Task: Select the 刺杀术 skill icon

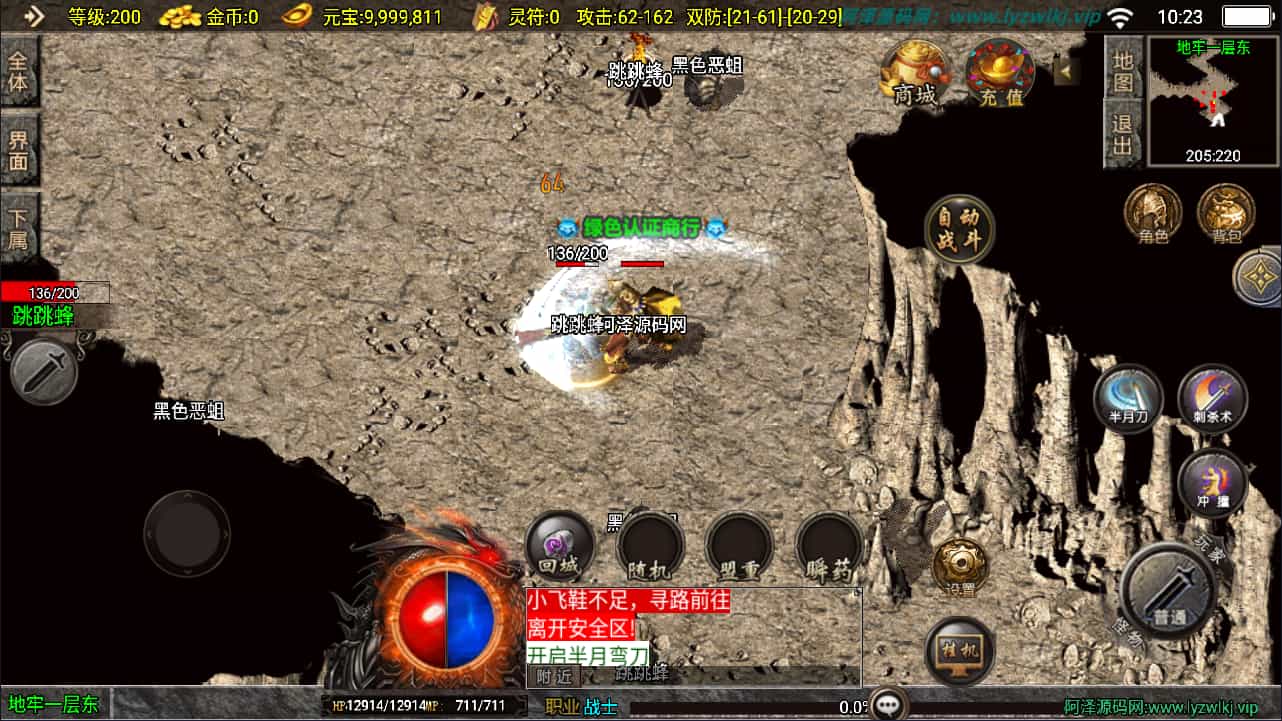Action: (1212, 399)
